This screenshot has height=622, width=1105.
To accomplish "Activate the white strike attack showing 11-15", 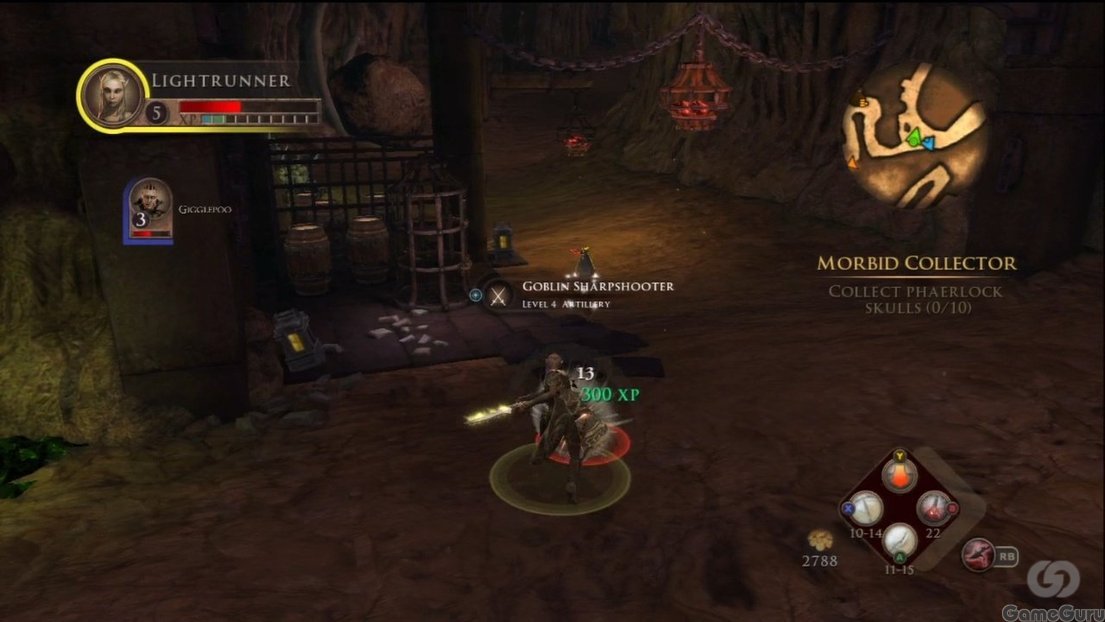I will (900, 541).
